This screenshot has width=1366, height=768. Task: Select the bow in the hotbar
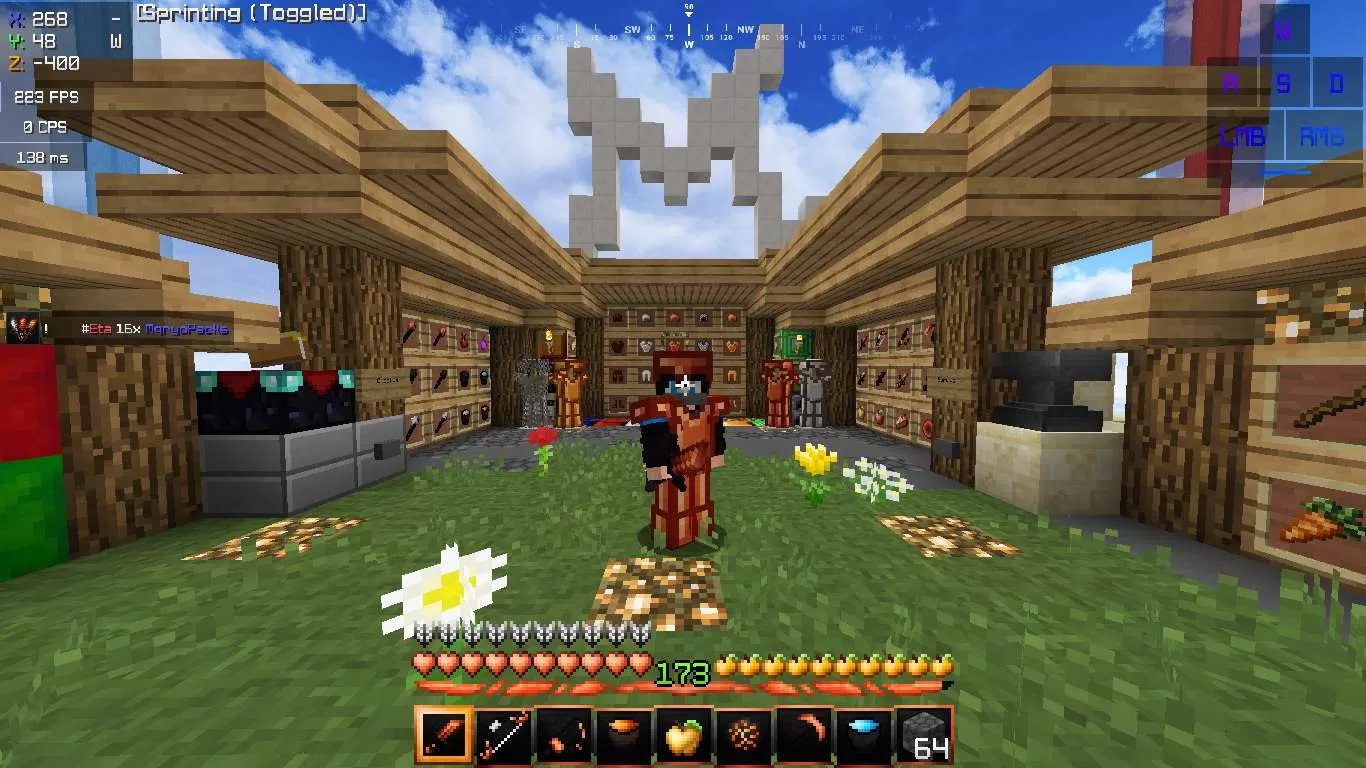coord(503,735)
